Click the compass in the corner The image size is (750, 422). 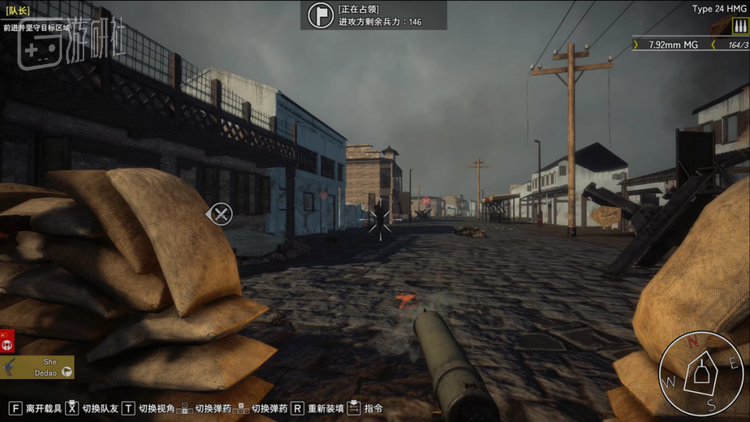coord(702,373)
